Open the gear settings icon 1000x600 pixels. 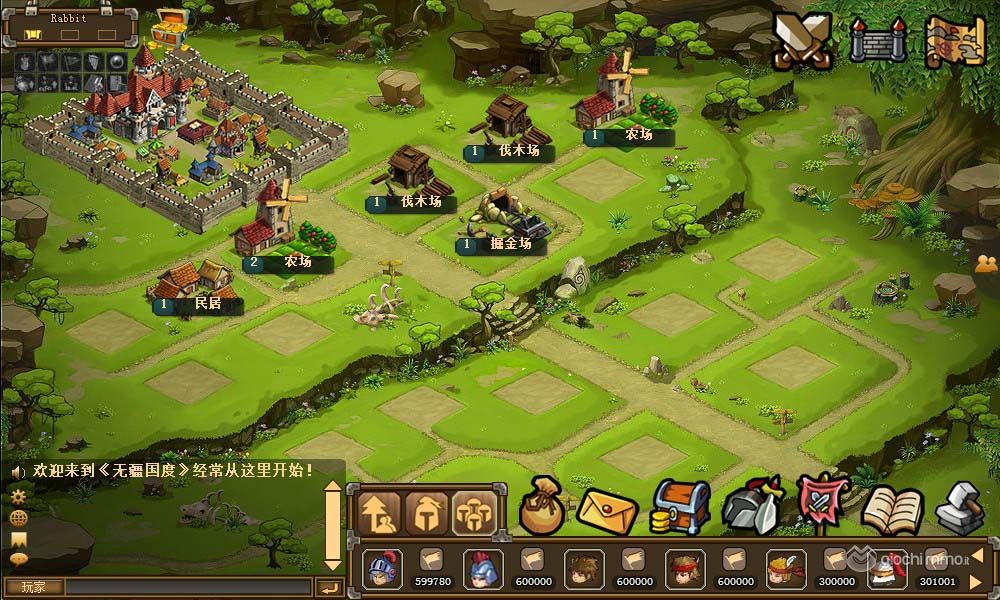[18, 496]
